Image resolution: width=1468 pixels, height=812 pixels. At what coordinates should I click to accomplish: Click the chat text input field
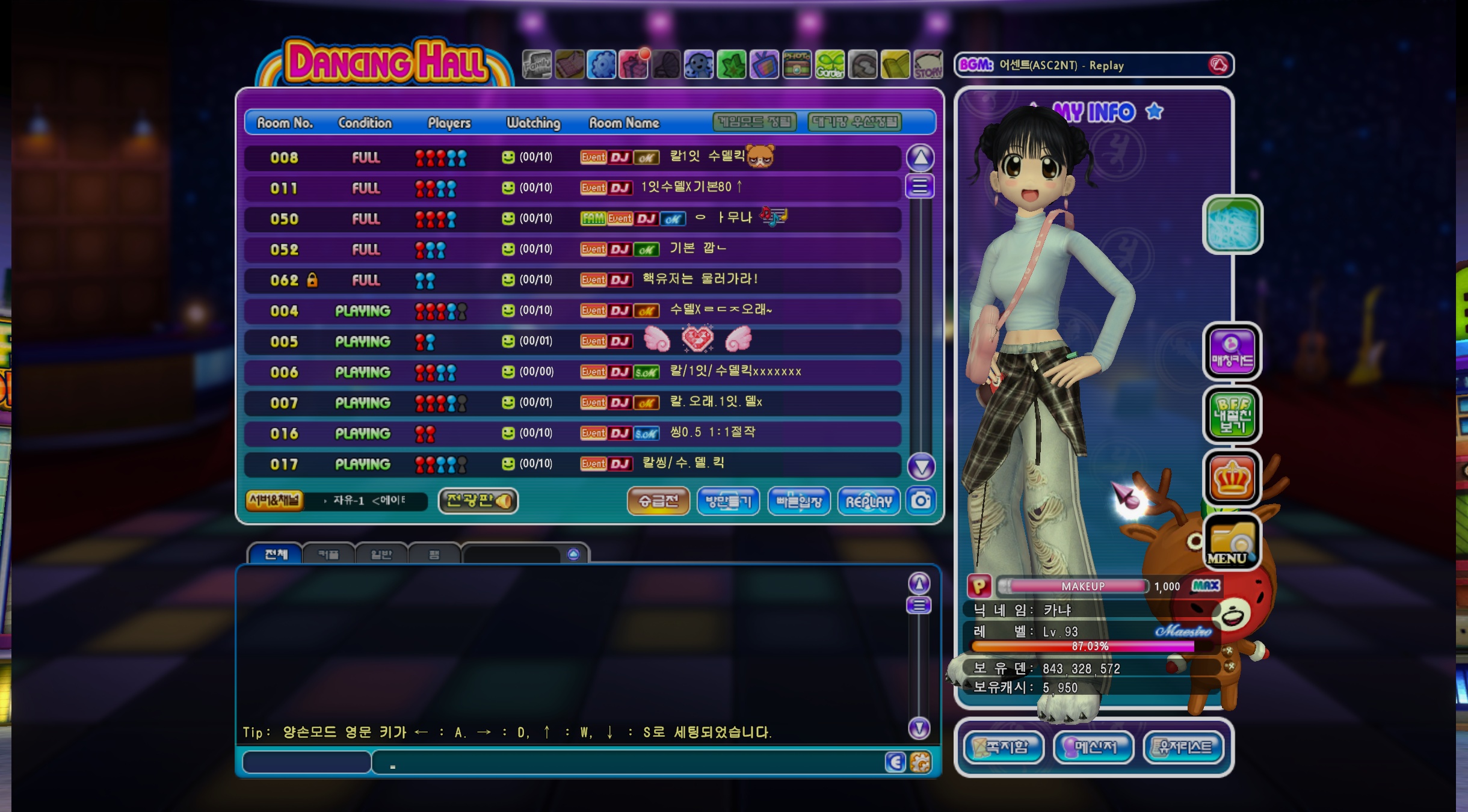point(626,763)
